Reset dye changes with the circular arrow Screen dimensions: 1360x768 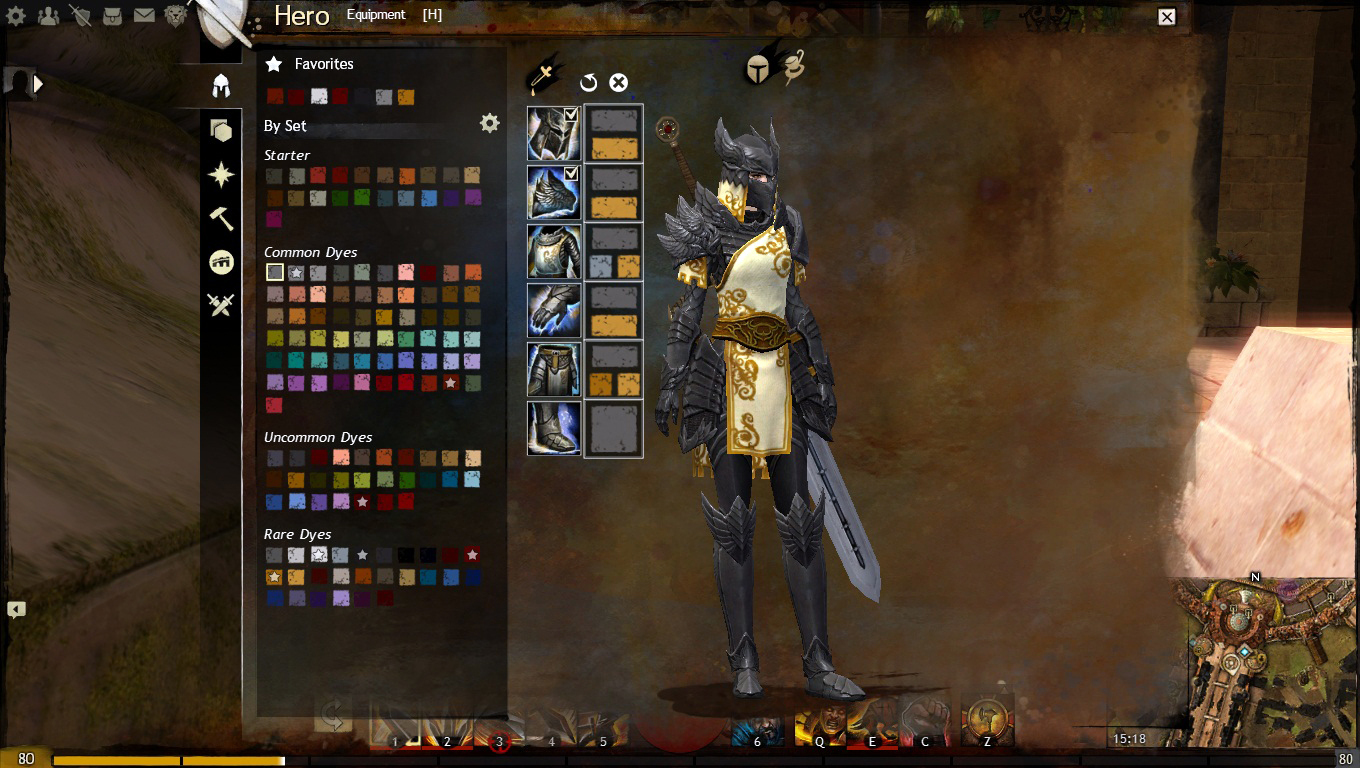pyautogui.click(x=588, y=83)
